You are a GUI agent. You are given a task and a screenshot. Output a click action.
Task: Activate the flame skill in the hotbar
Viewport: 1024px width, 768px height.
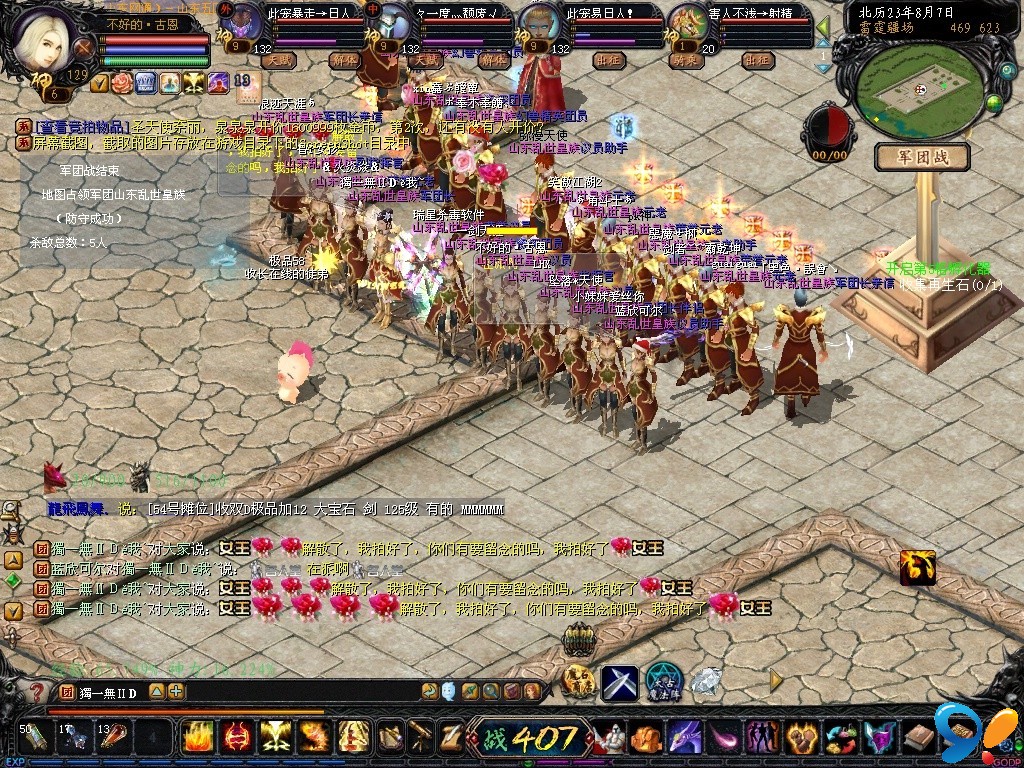click(x=197, y=737)
